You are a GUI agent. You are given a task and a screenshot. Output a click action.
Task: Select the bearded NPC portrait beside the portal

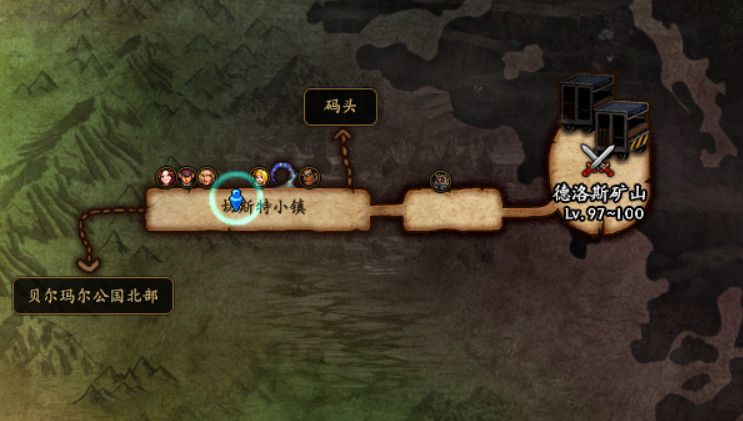[x=308, y=177]
